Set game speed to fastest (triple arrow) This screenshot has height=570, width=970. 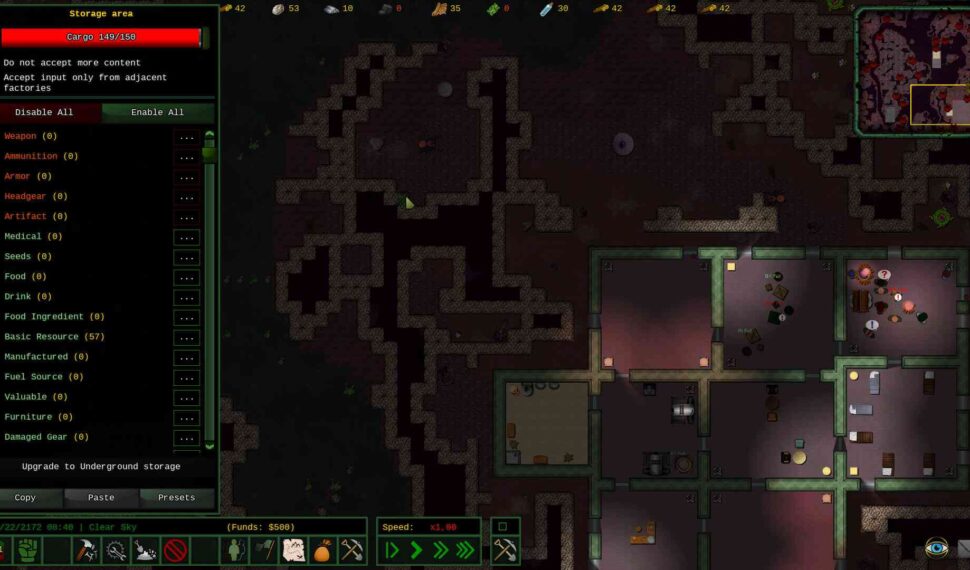tap(465, 550)
